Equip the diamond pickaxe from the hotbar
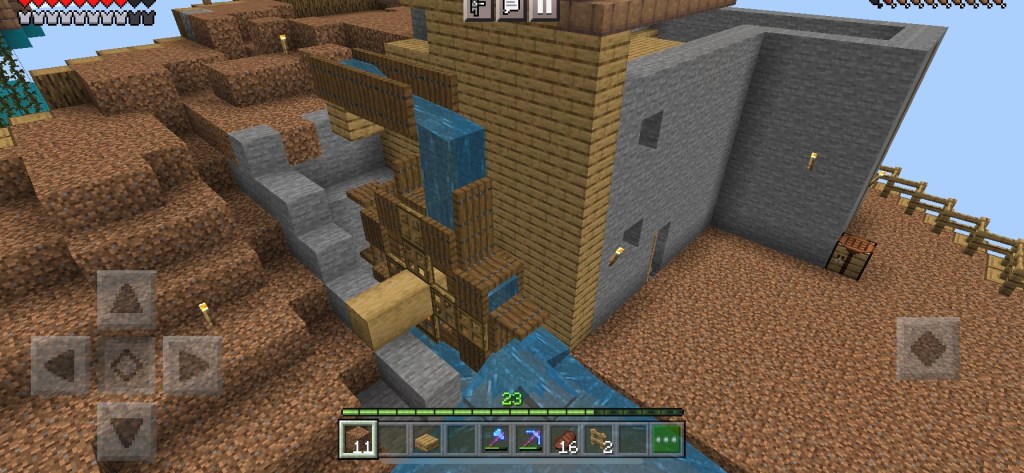This screenshot has width=1024, height=473. tap(529, 439)
